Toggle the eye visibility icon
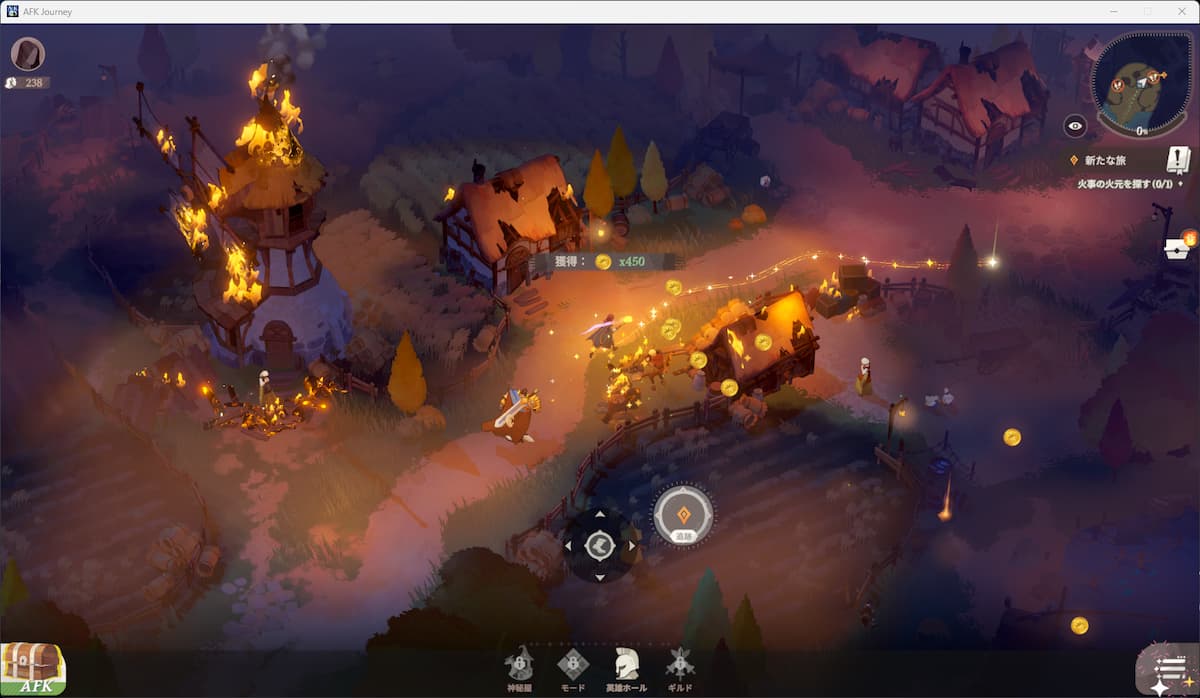Screen dimensions: 1200x698 click(1075, 125)
